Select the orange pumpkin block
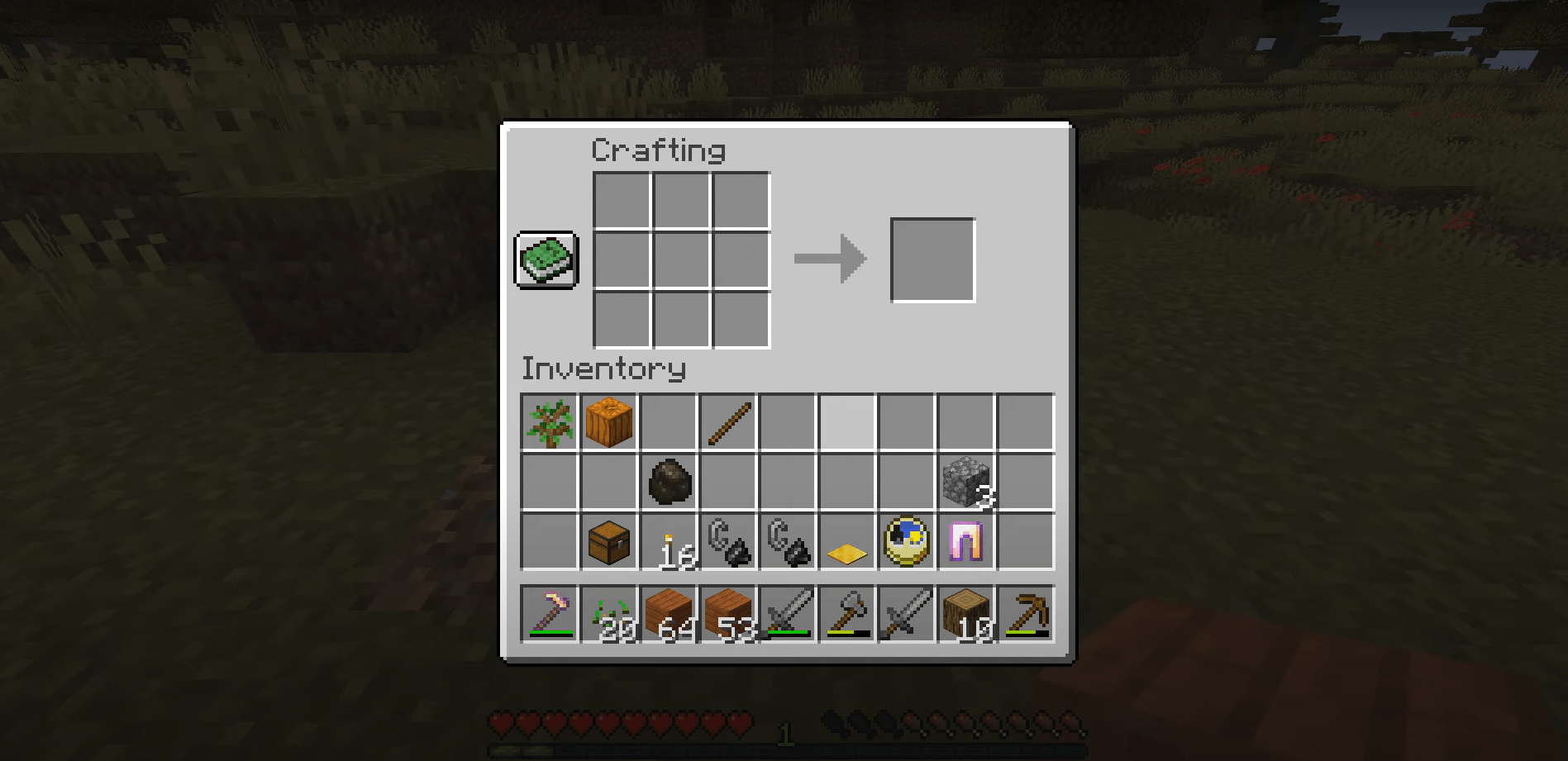 609,422
